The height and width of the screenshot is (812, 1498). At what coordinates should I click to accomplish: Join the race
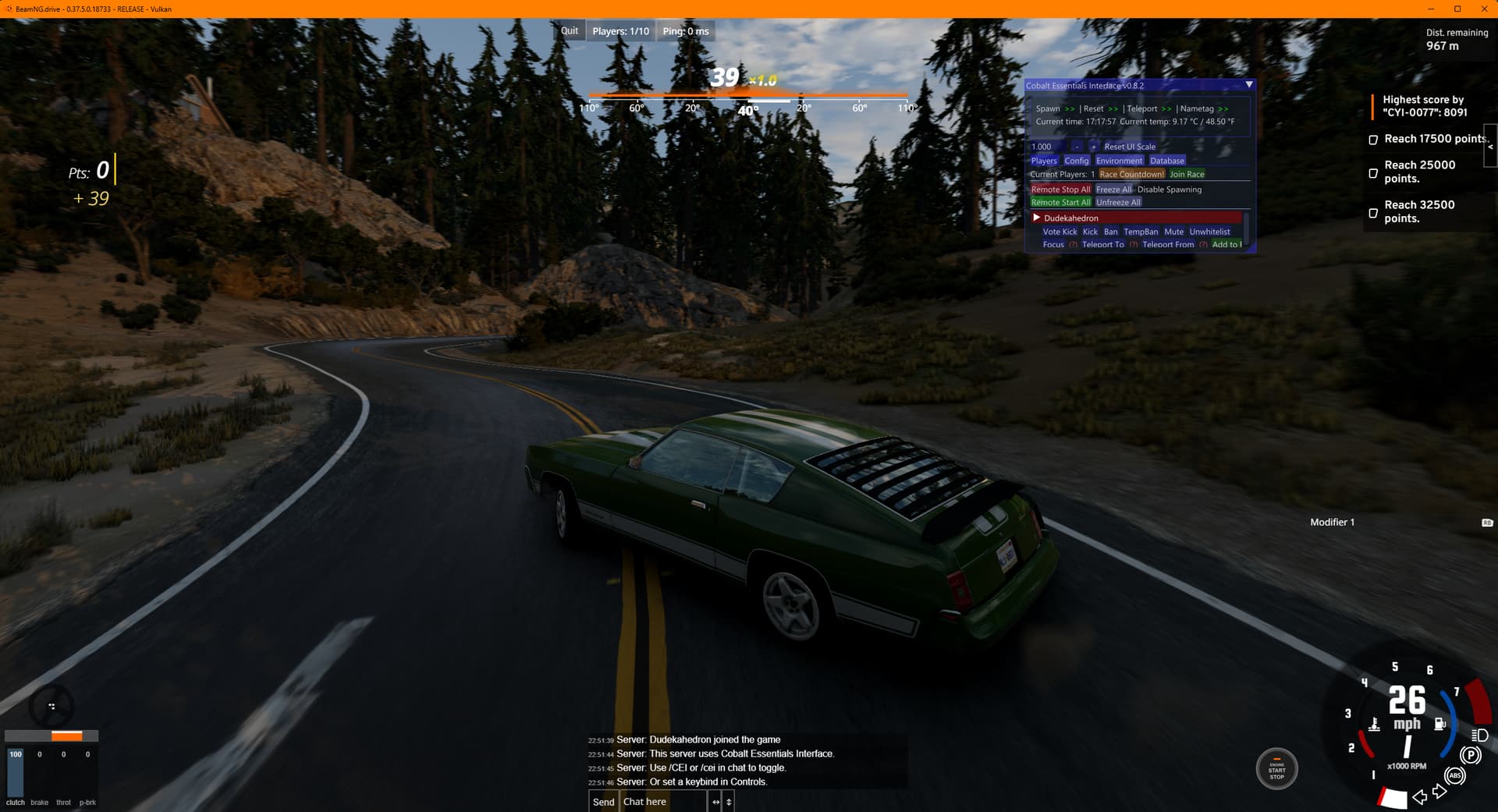coord(1187,174)
